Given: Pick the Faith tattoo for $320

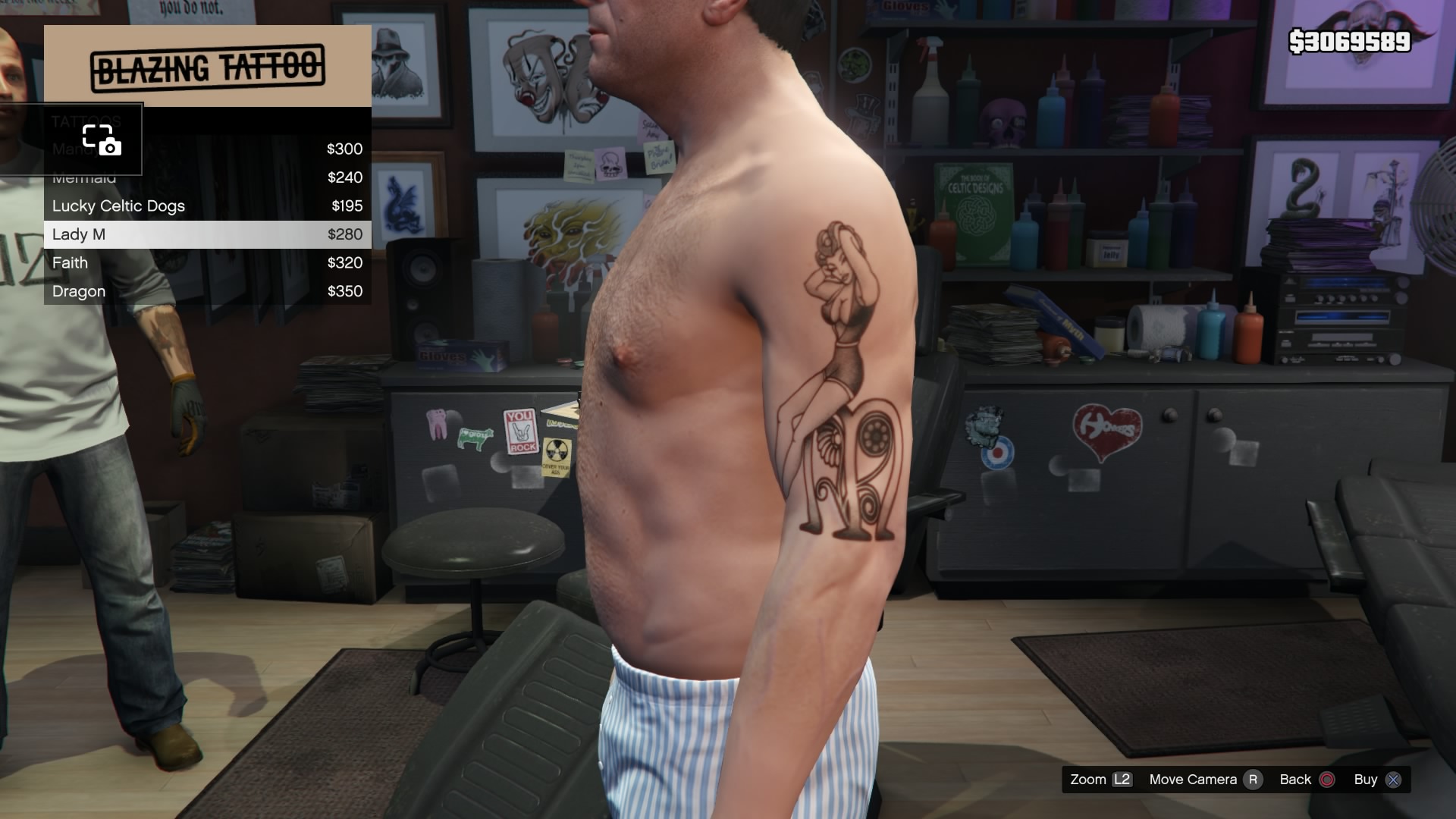Looking at the screenshot, I should click(x=207, y=263).
